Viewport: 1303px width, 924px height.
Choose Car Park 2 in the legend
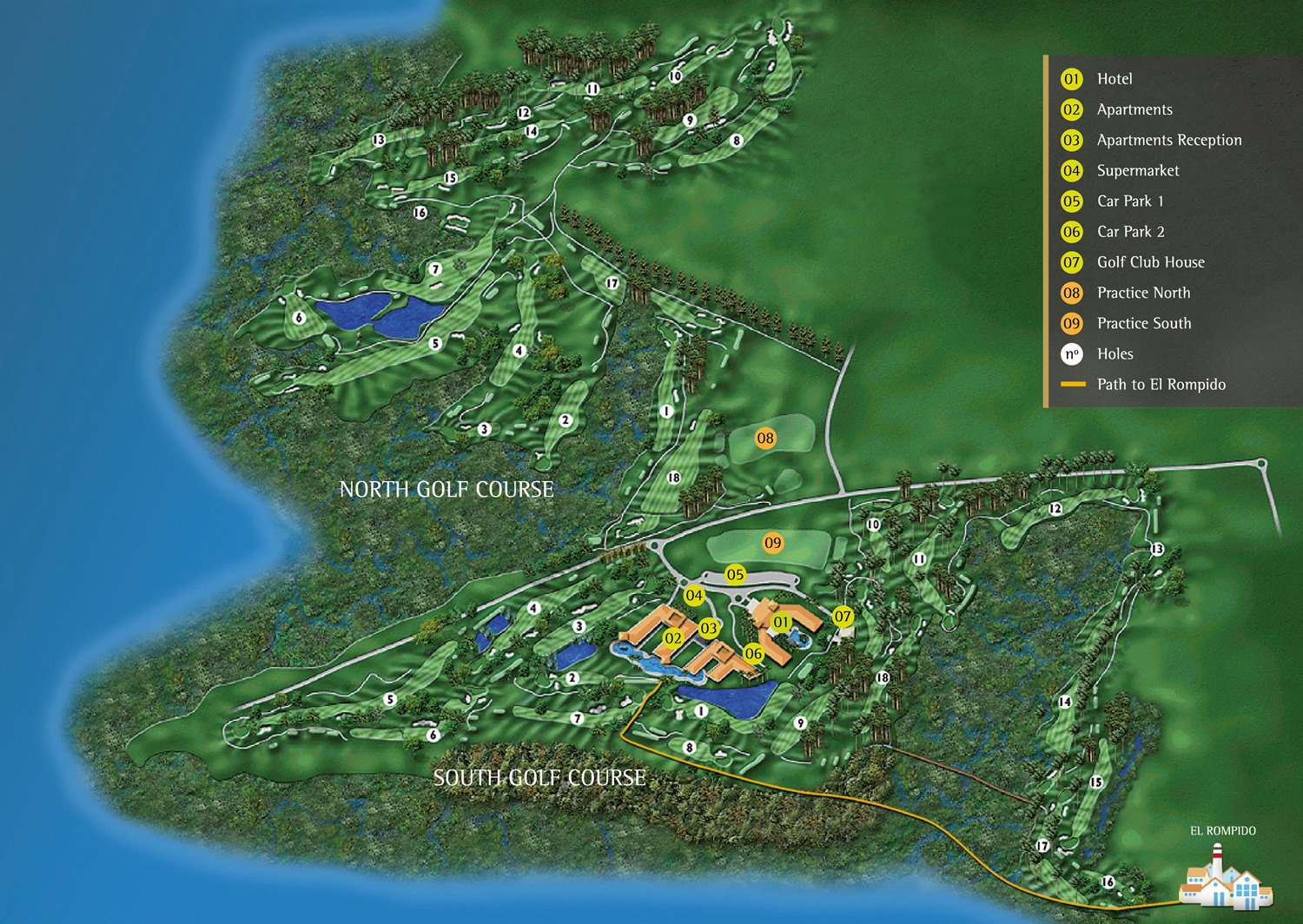tap(1130, 232)
